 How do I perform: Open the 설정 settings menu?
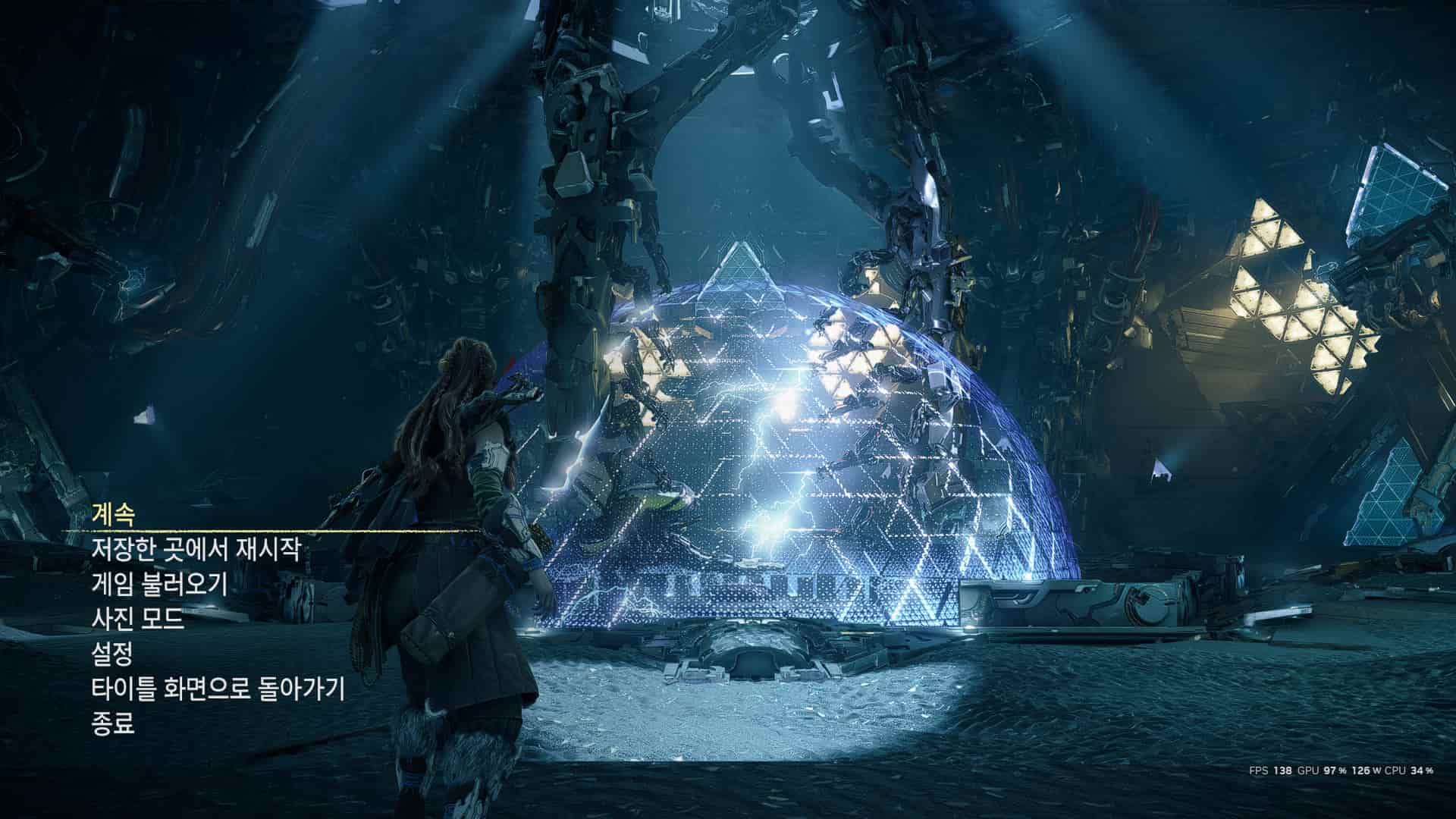click(x=112, y=654)
